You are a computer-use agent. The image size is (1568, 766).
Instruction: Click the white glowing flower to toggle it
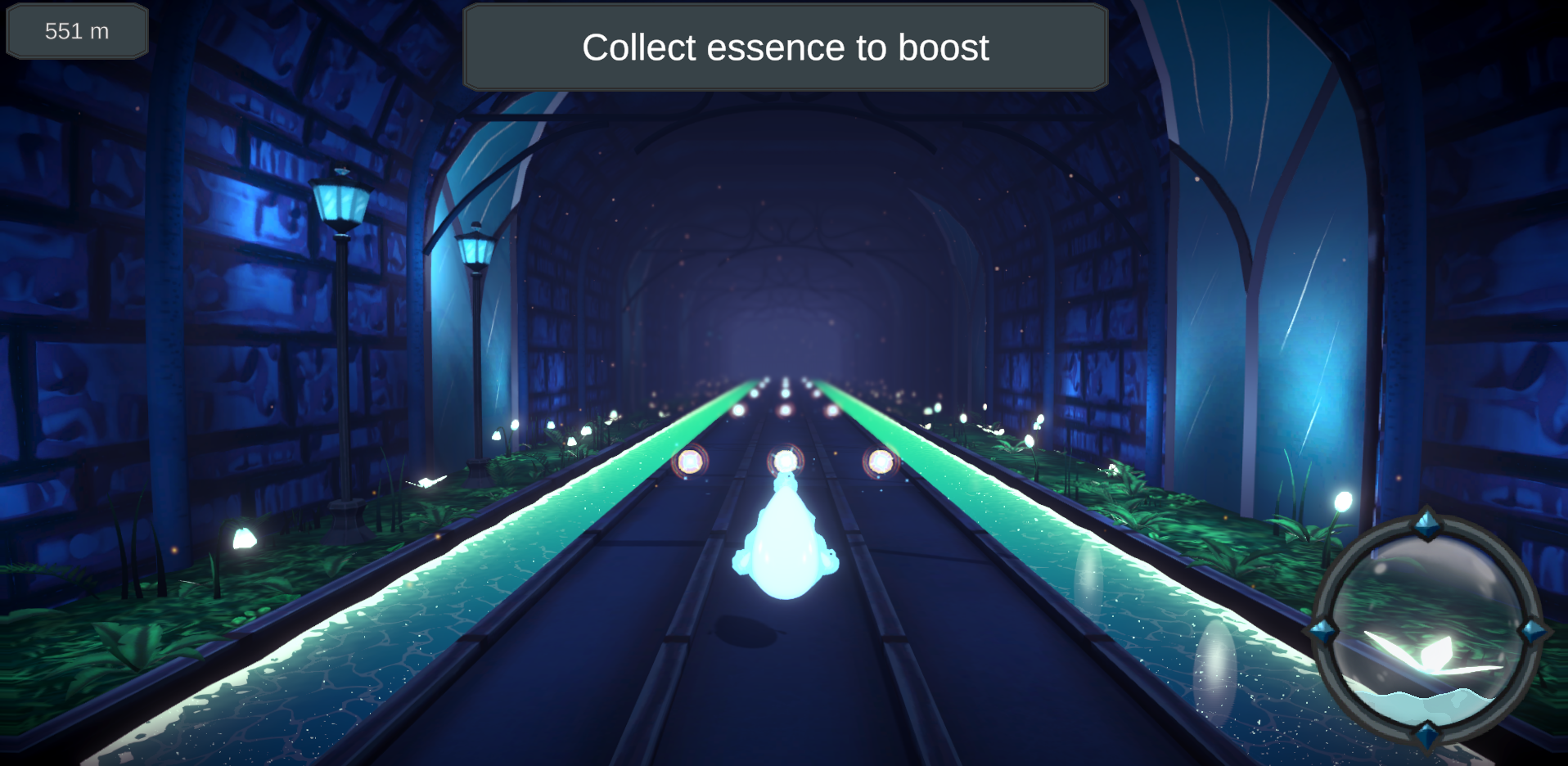point(245,537)
